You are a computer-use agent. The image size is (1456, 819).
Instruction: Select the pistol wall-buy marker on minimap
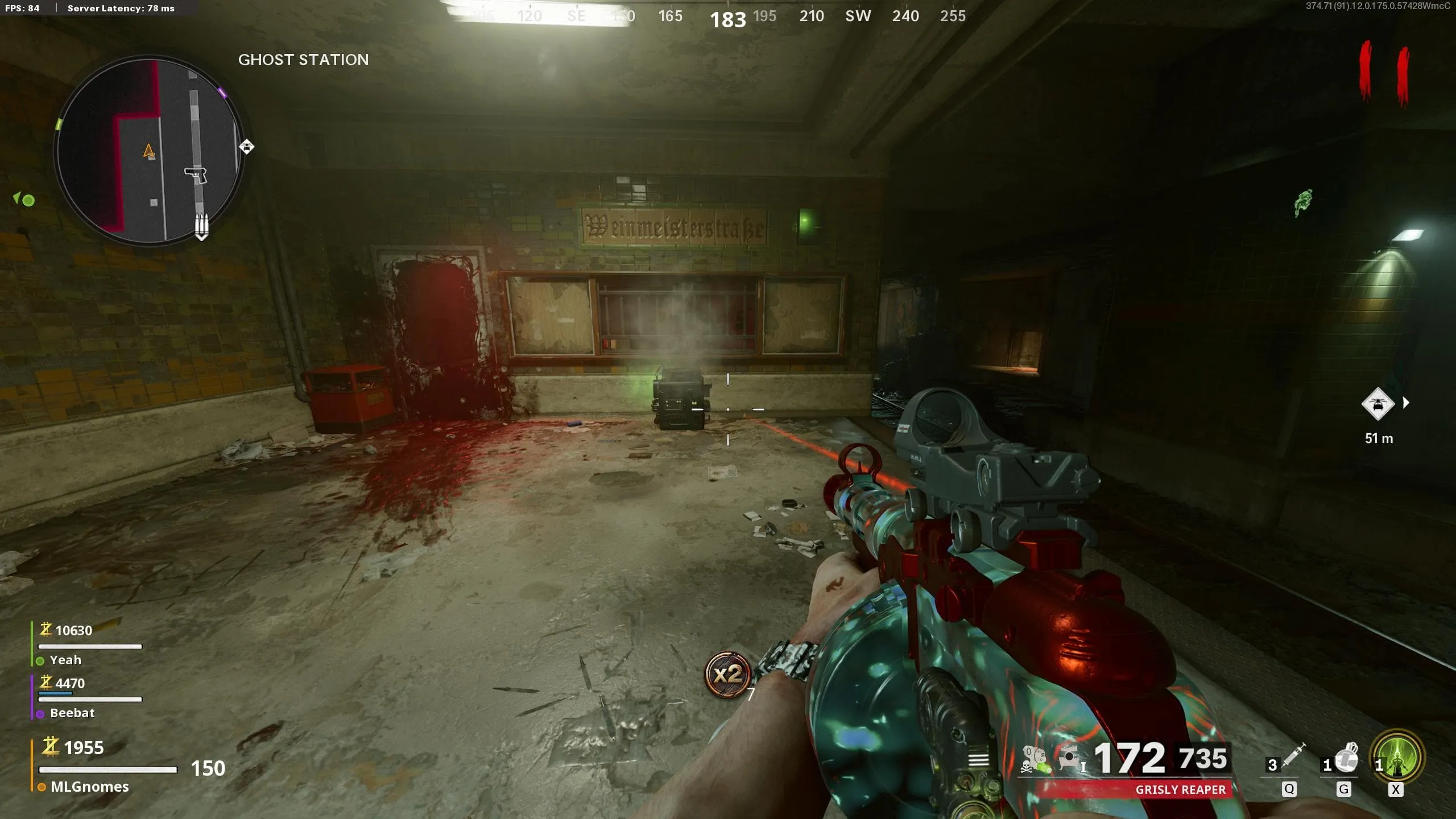point(196,175)
